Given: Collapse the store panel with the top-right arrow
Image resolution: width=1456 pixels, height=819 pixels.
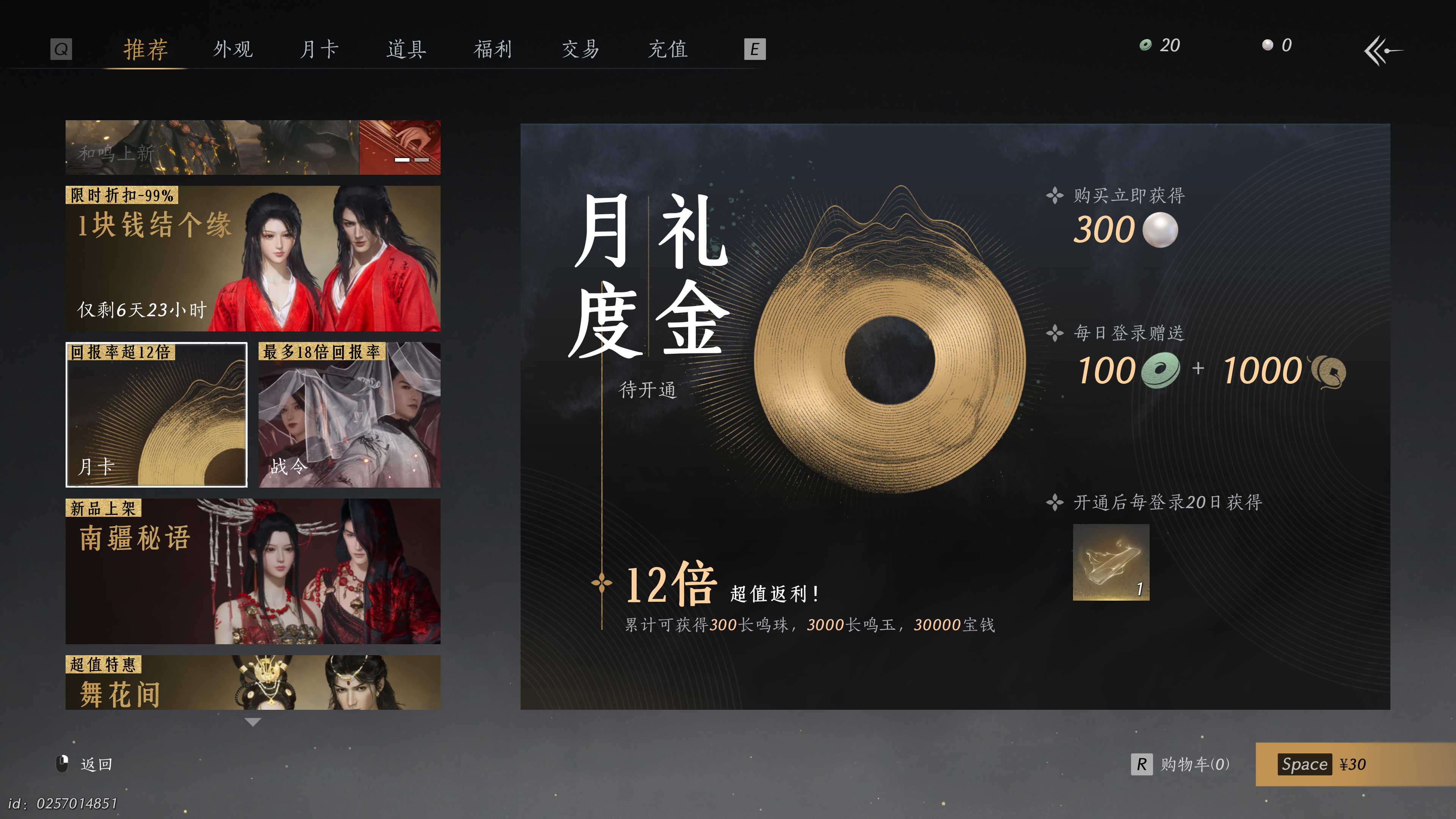Looking at the screenshot, I should (1381, 51).
